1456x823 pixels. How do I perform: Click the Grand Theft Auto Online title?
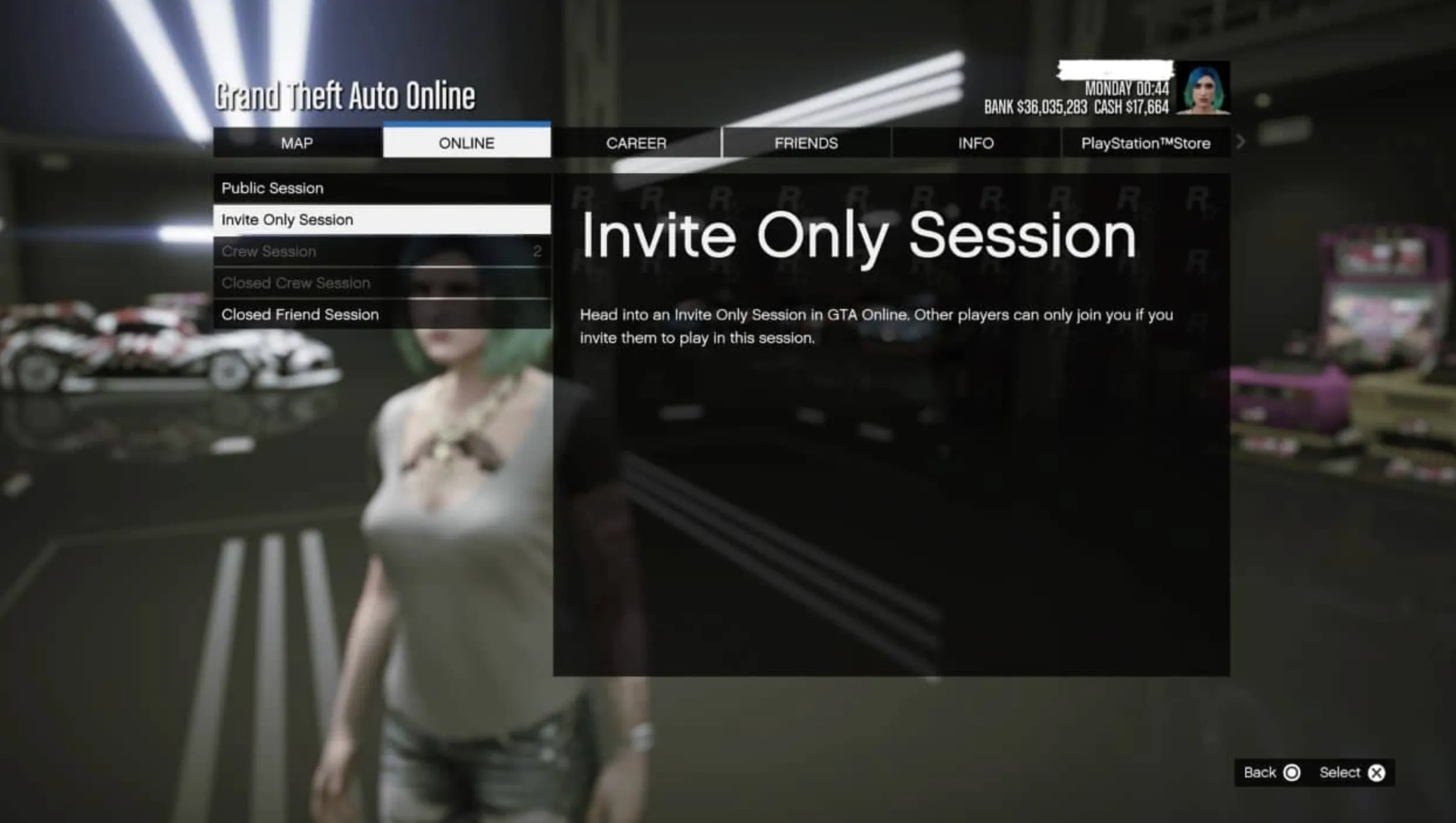click(x=344, y=95)
